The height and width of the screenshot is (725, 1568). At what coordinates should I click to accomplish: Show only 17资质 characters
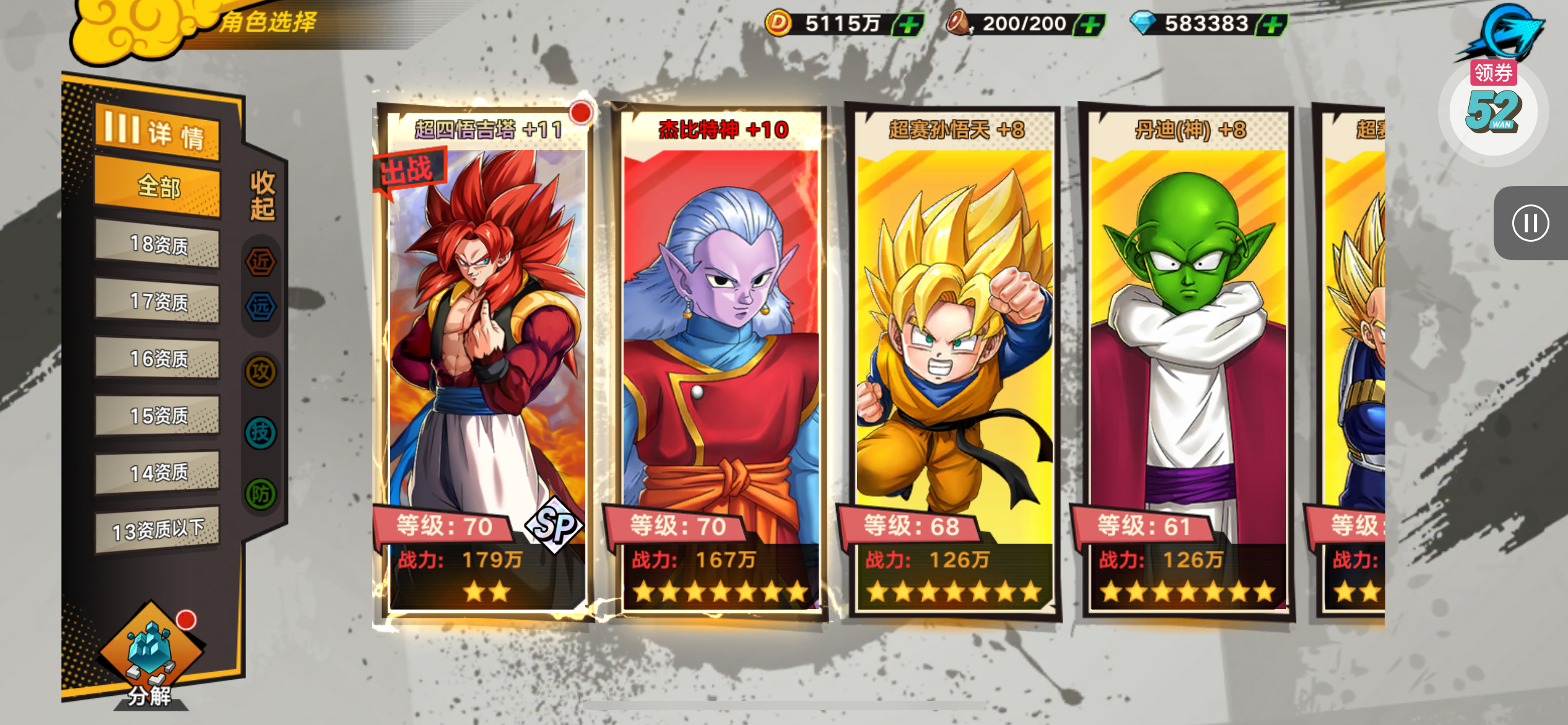tap(157, 302)
